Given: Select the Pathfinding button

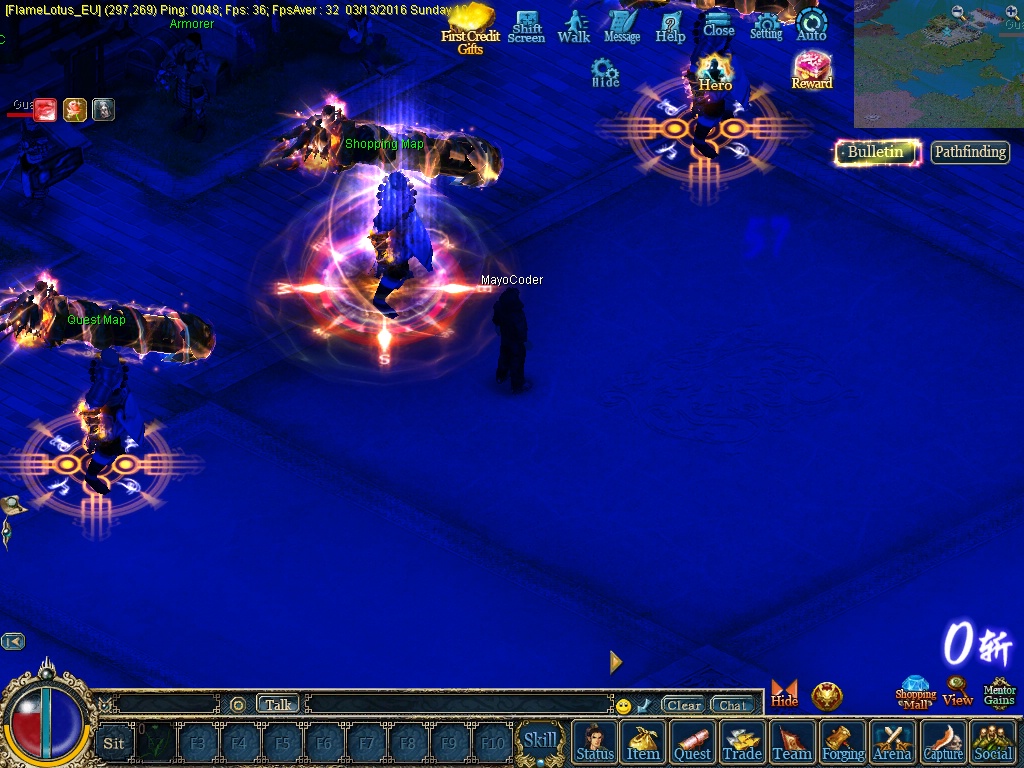Looking at the screenshot, I should (x=970, y=152).
